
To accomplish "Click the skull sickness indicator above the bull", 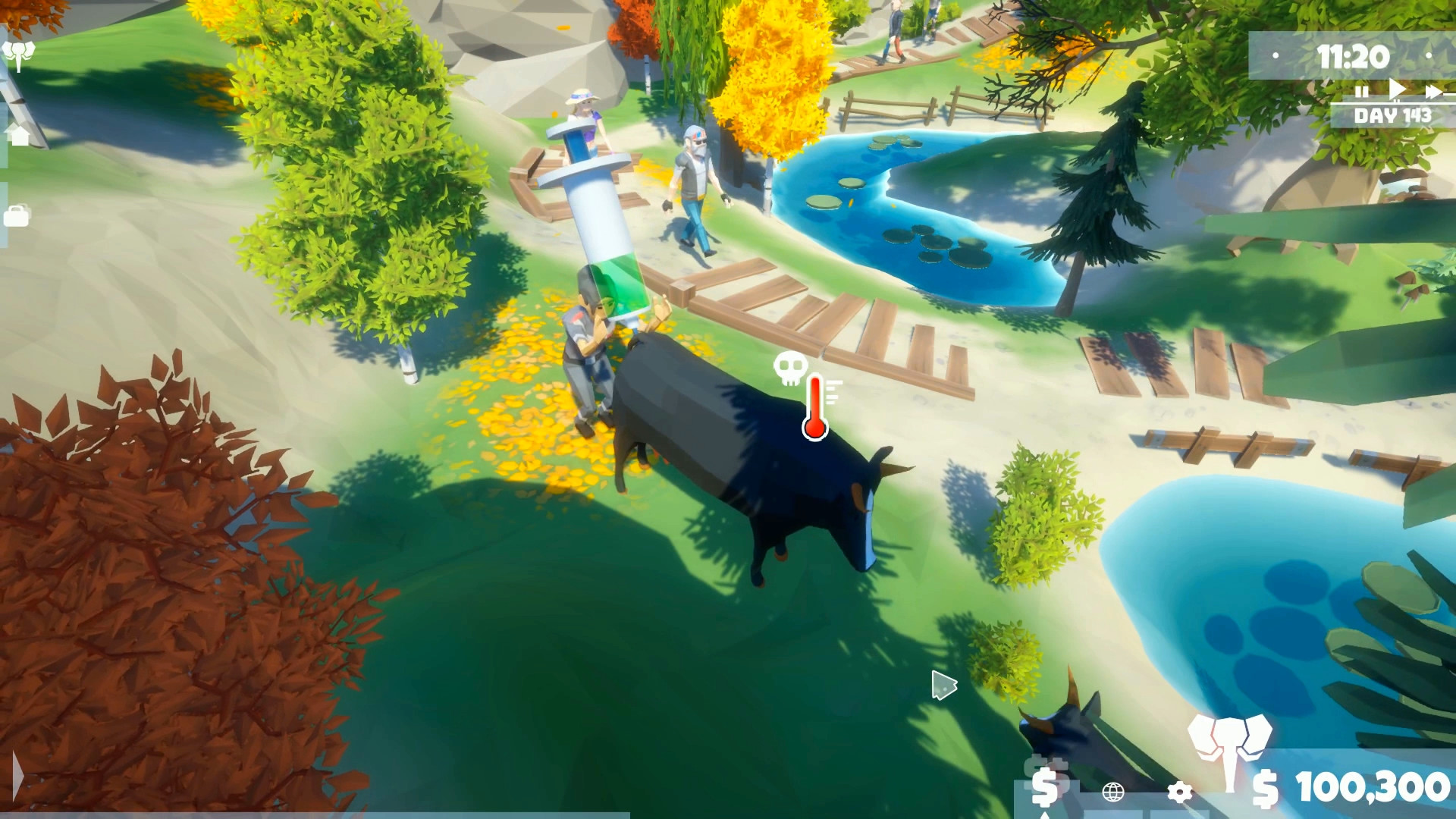I will pyautogui.click(x=790, y=369).
